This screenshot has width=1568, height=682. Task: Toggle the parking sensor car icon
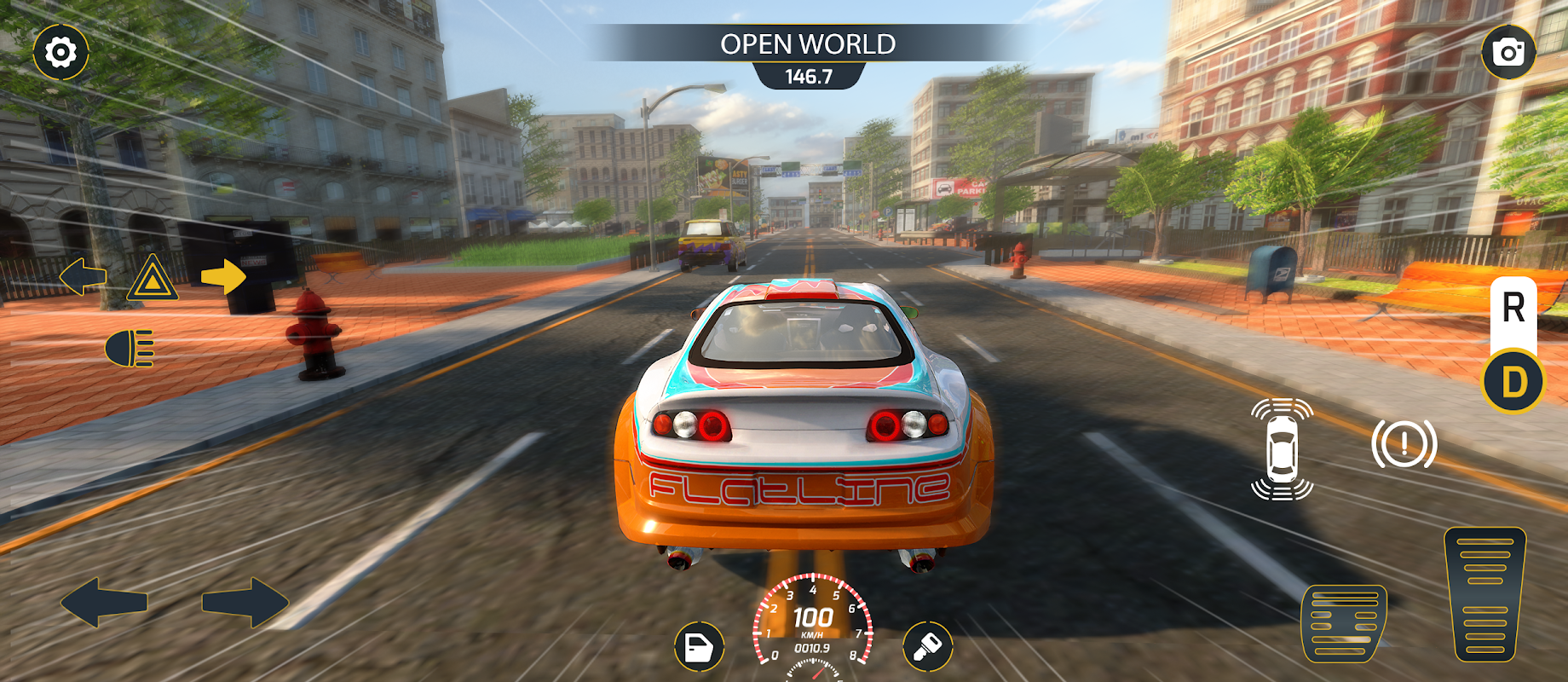click(1282, 449)
